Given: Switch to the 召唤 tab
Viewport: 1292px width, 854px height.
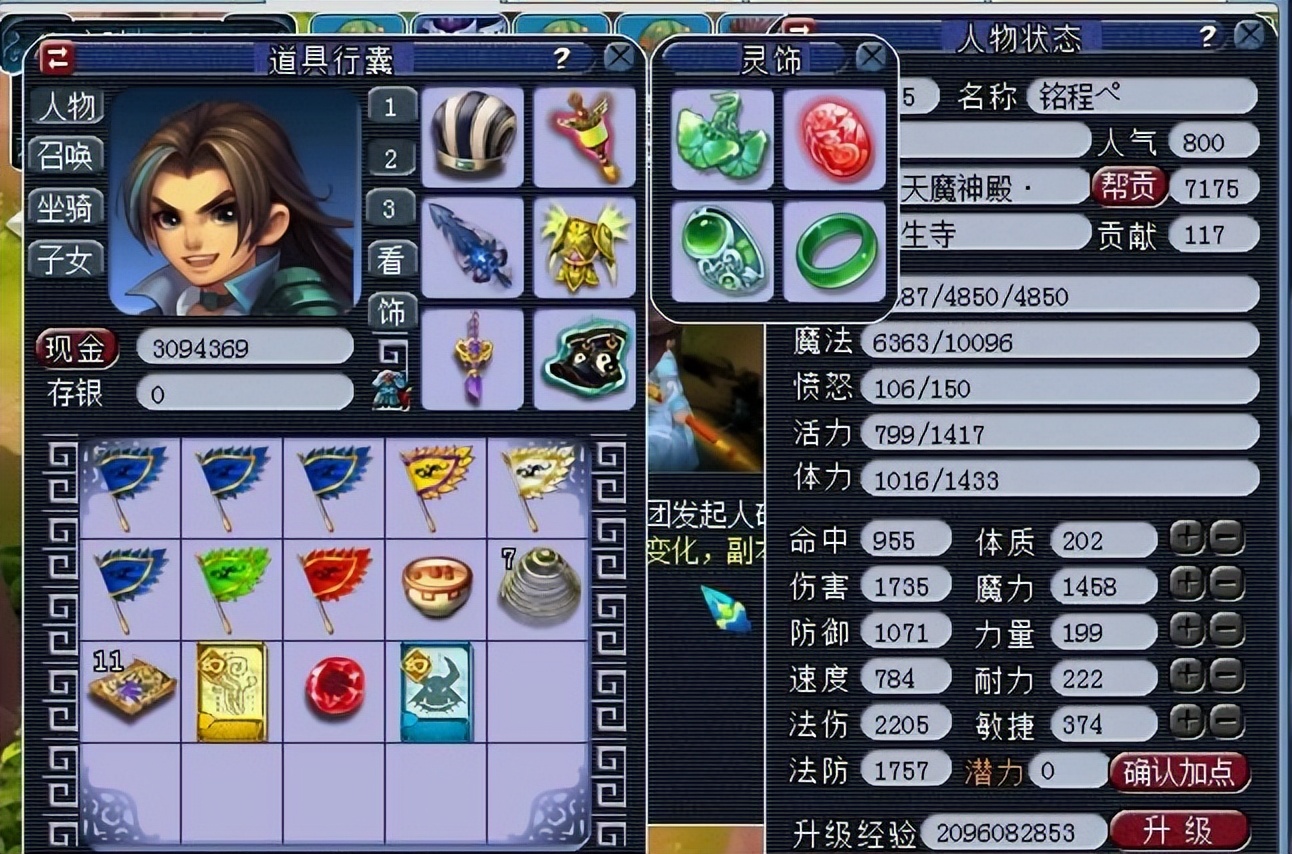Looking at the screenshot, I should 69,156.
